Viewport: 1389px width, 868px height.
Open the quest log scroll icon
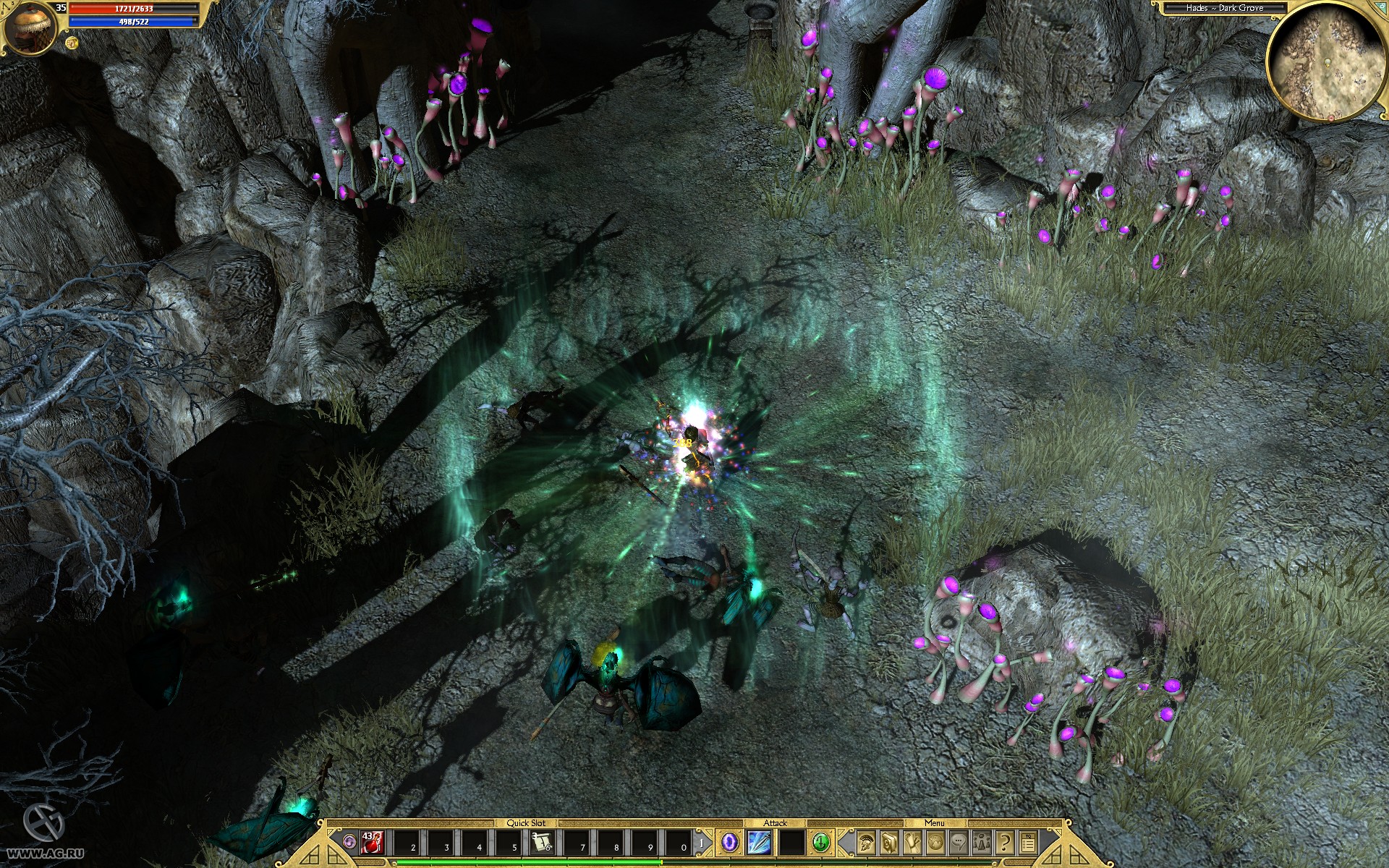[913, 843]
